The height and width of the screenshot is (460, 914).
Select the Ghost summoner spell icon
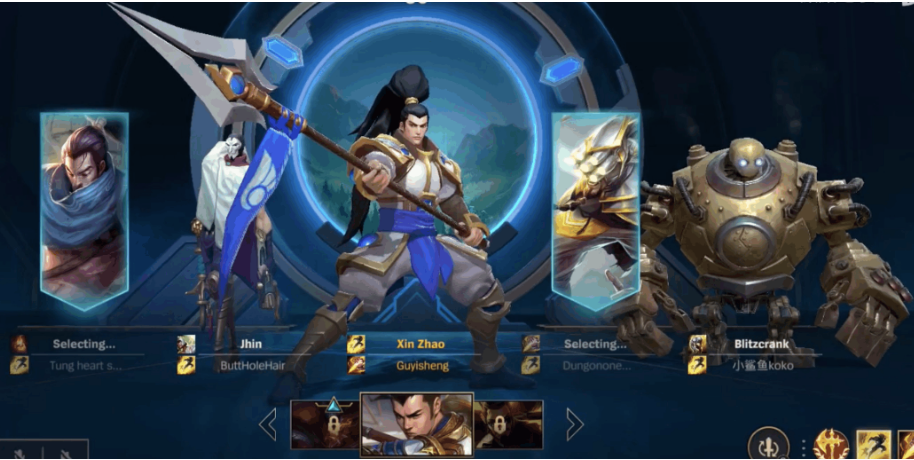tap(873, 444)
